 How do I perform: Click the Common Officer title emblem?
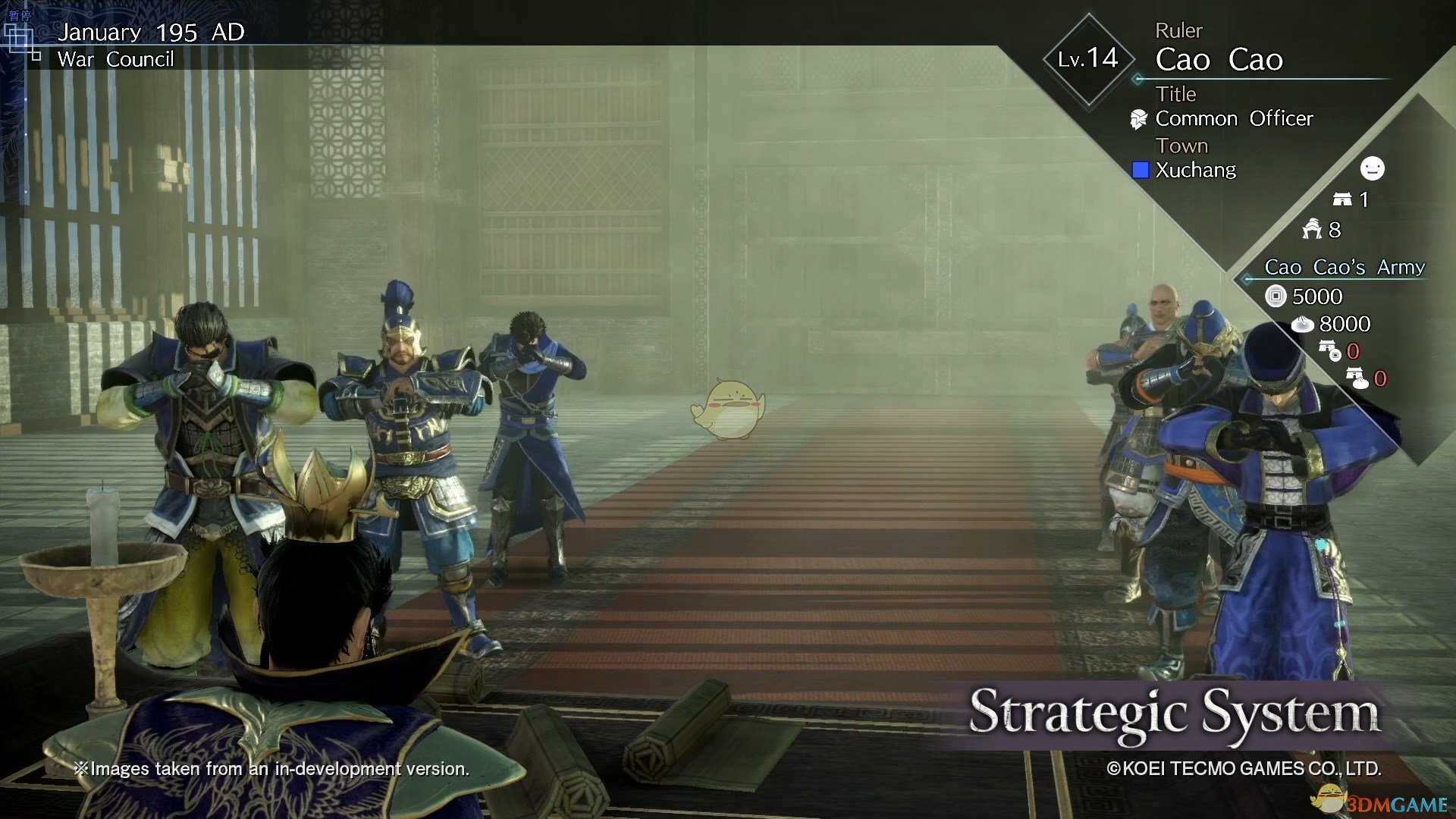pos(1138,119)
